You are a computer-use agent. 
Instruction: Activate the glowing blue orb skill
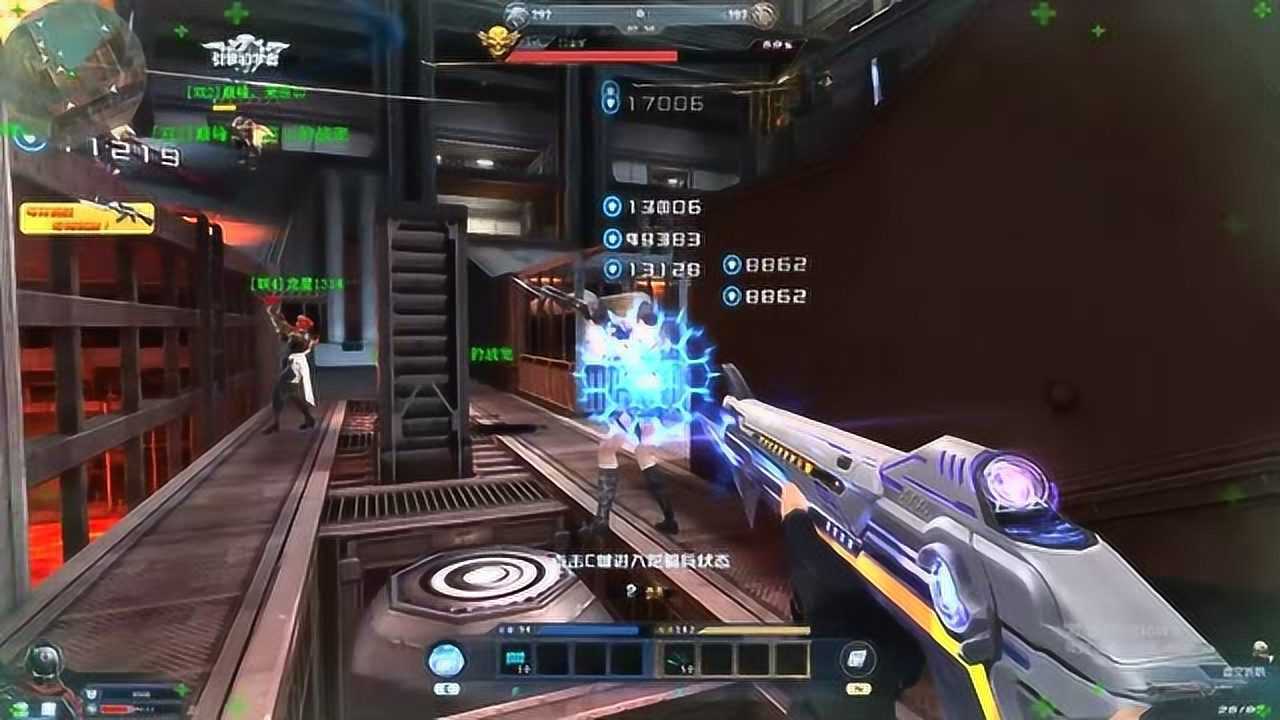(446, 659)
